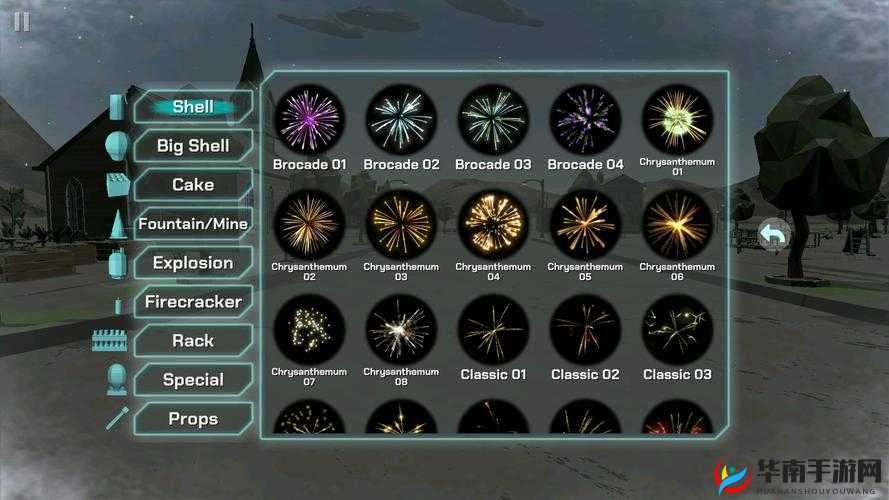The height and width of the screenshot is (500, 889).
Task: Select the Shell category tab
Action: click(193, 107)
